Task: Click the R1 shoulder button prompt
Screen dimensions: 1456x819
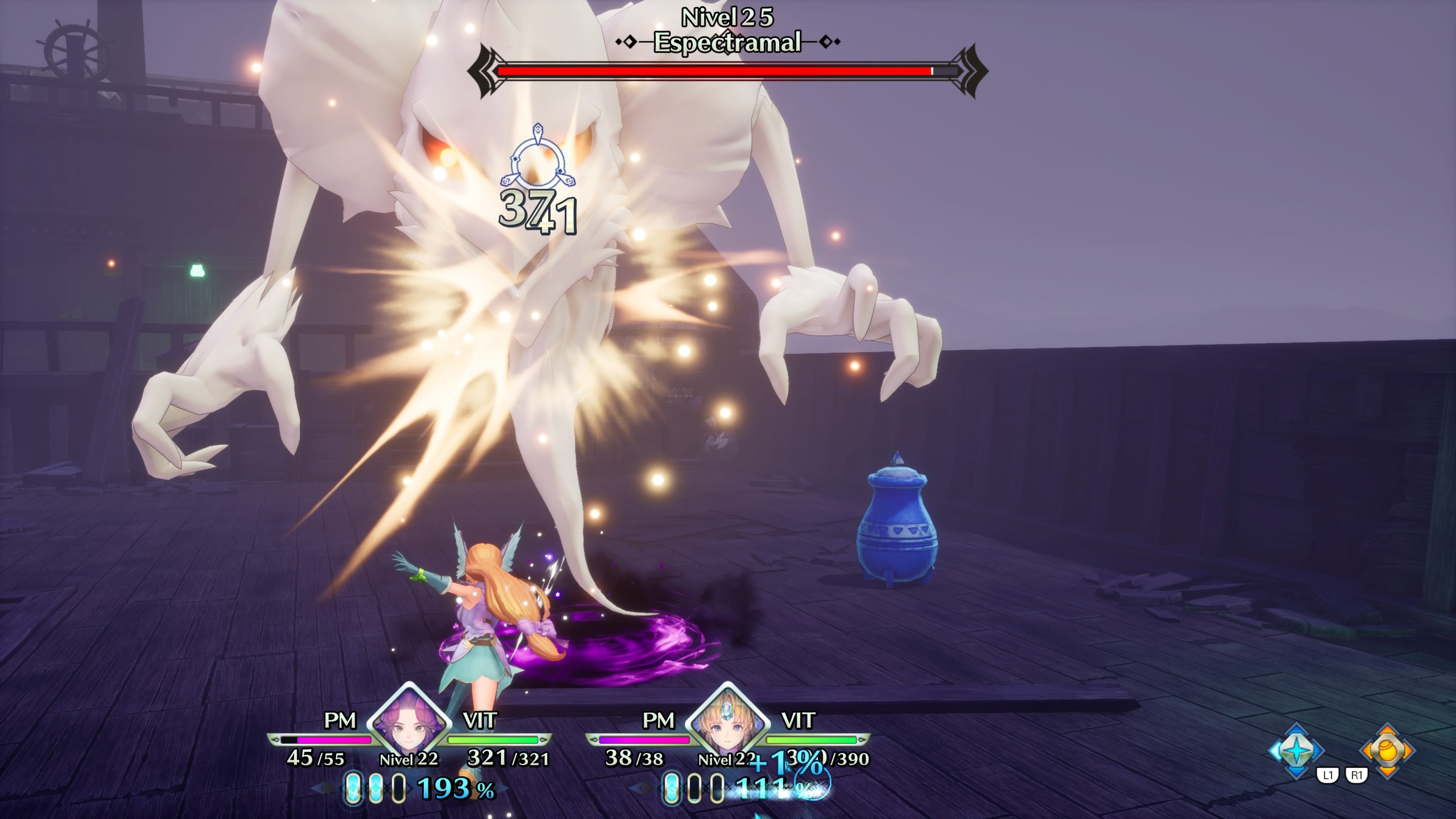Action: [x=1357, y=775]
